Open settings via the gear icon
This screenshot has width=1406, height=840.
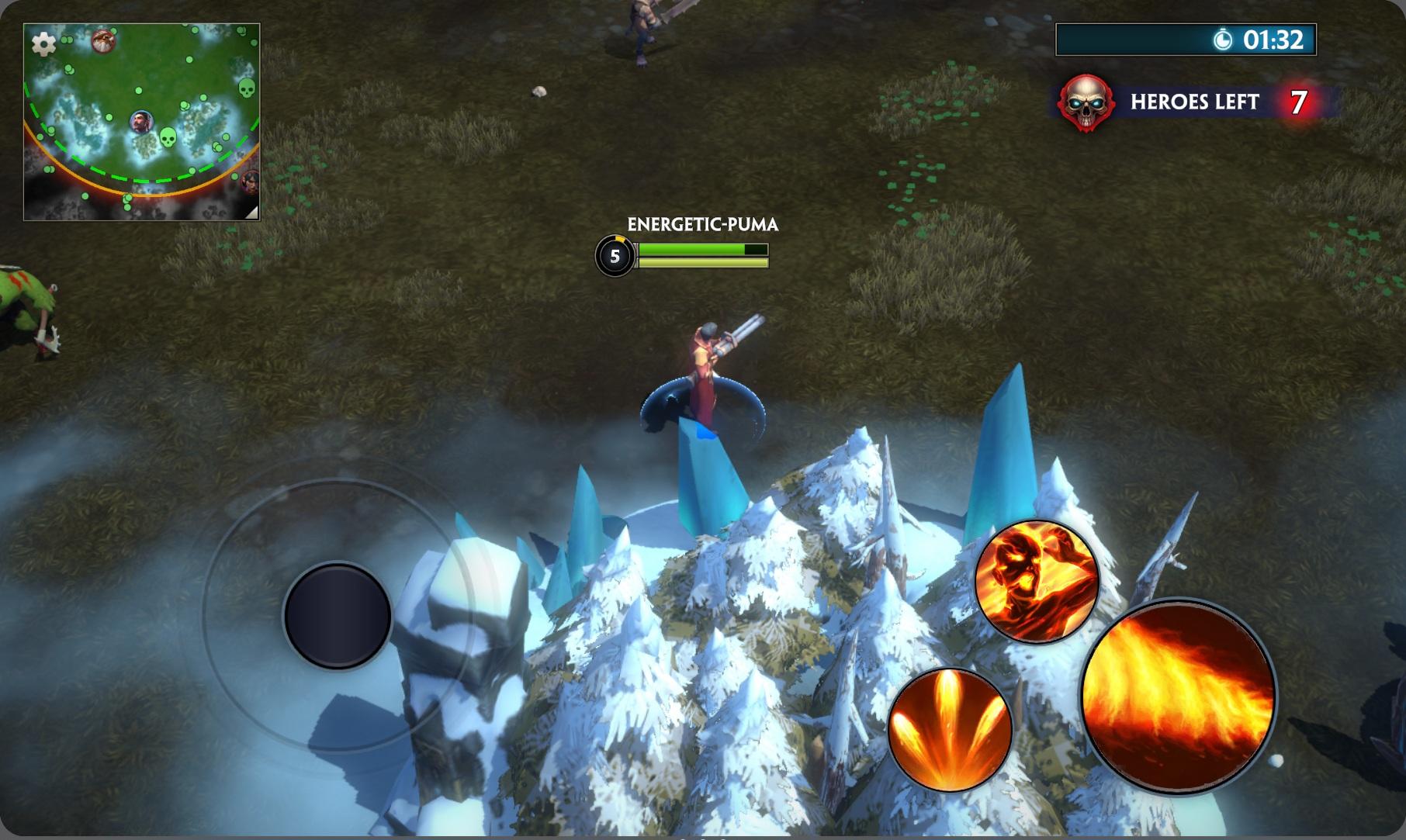pyautogui.click(x=43, y=44)
